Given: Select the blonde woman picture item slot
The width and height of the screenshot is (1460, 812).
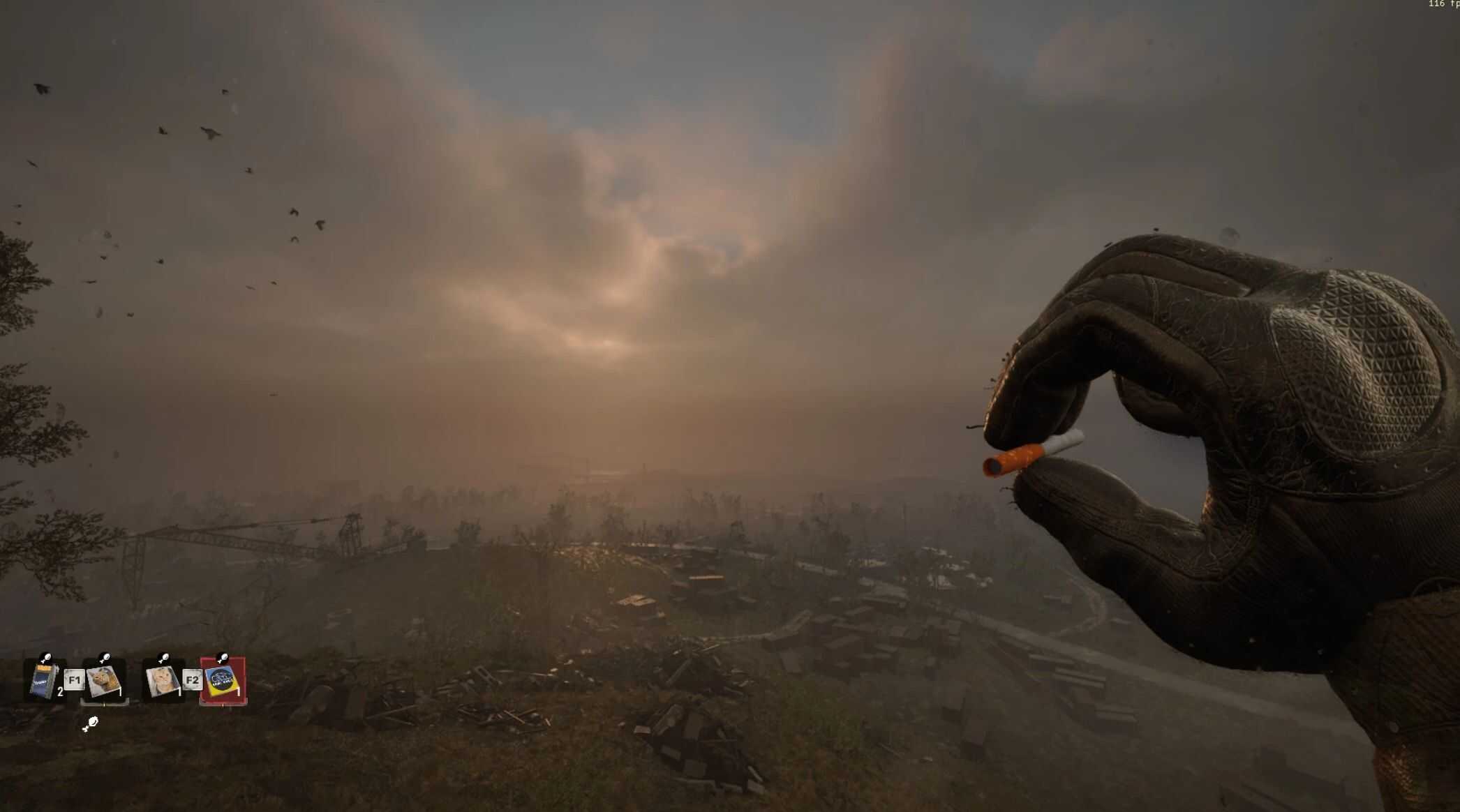Looking at the screenshot, I should point(163,681).
